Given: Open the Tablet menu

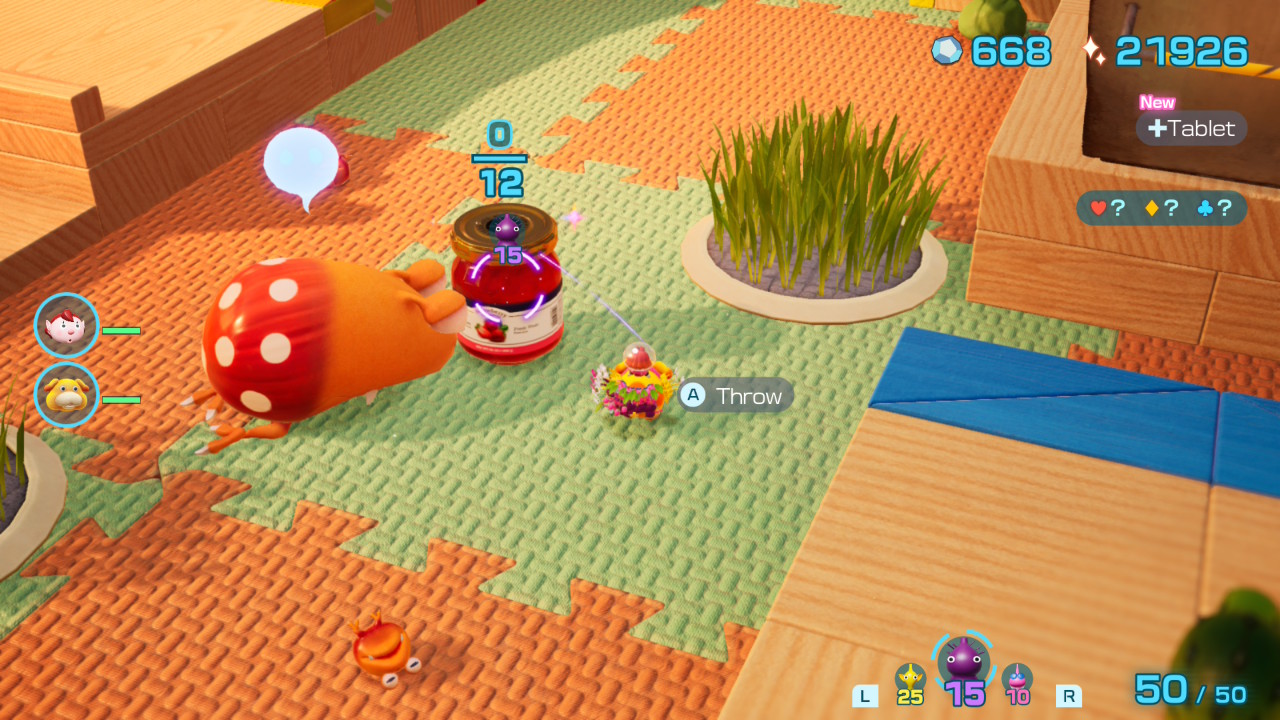Looking at the screenshot, I should [1191, 128].
